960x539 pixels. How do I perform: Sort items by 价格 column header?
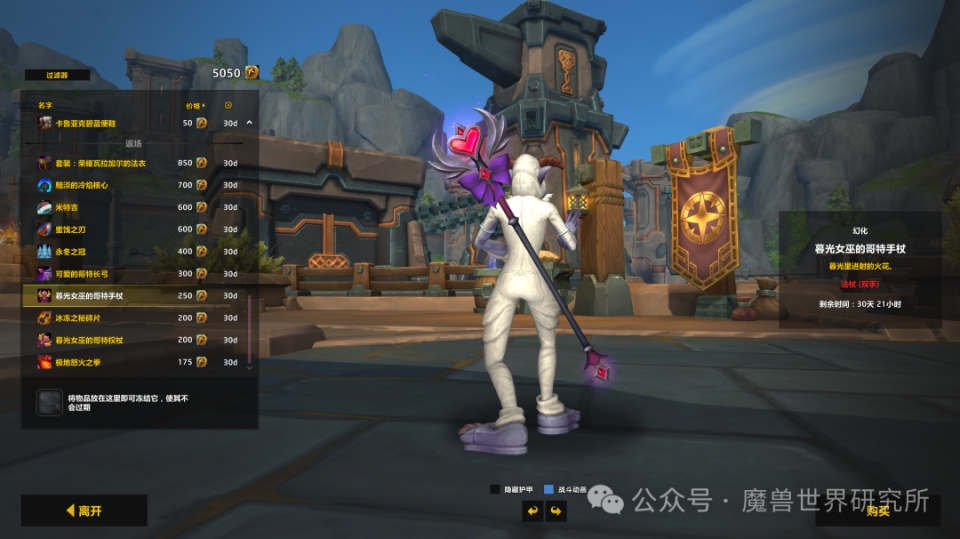pos(194,104)
